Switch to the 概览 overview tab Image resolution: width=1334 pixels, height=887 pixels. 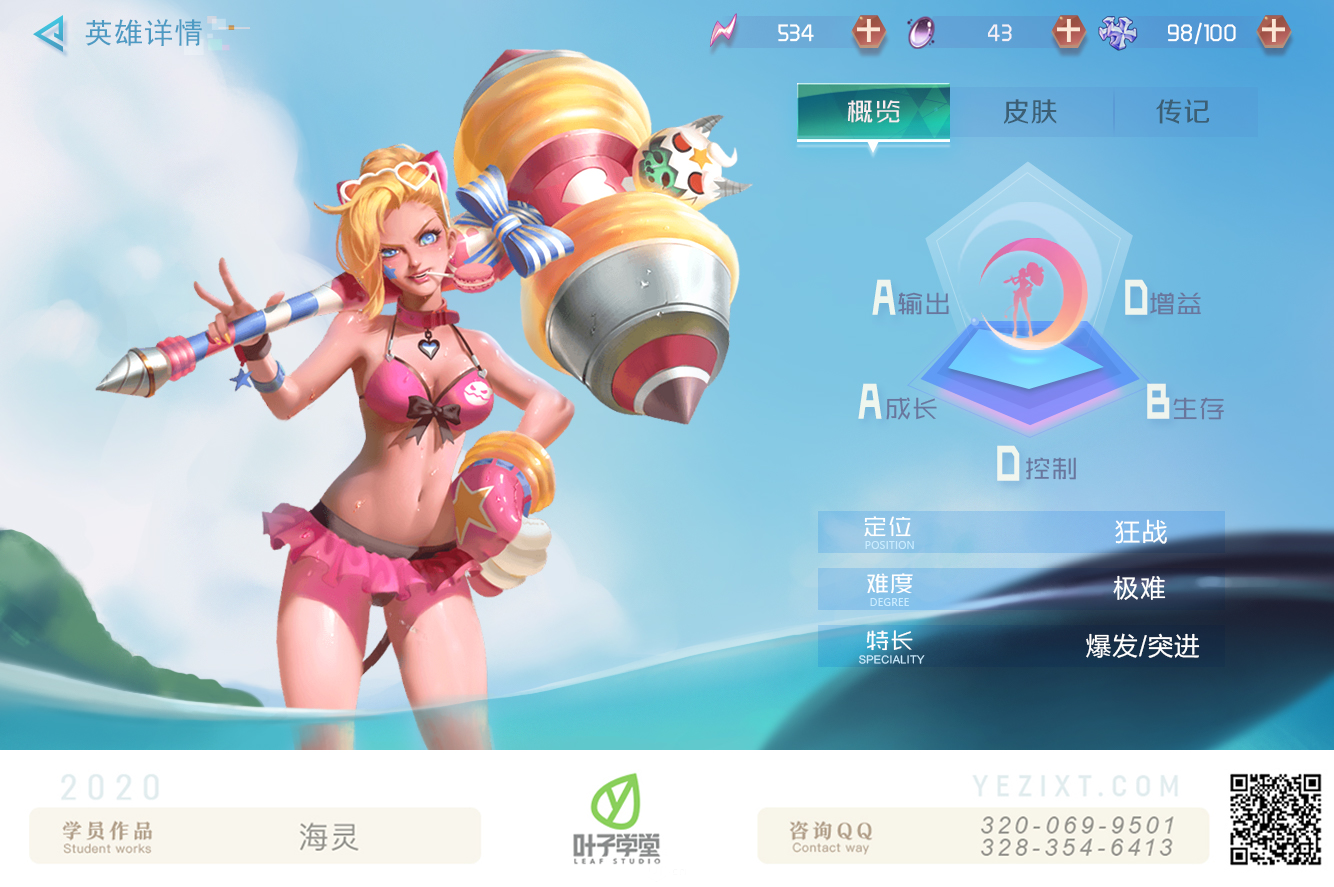click(873, 112)
